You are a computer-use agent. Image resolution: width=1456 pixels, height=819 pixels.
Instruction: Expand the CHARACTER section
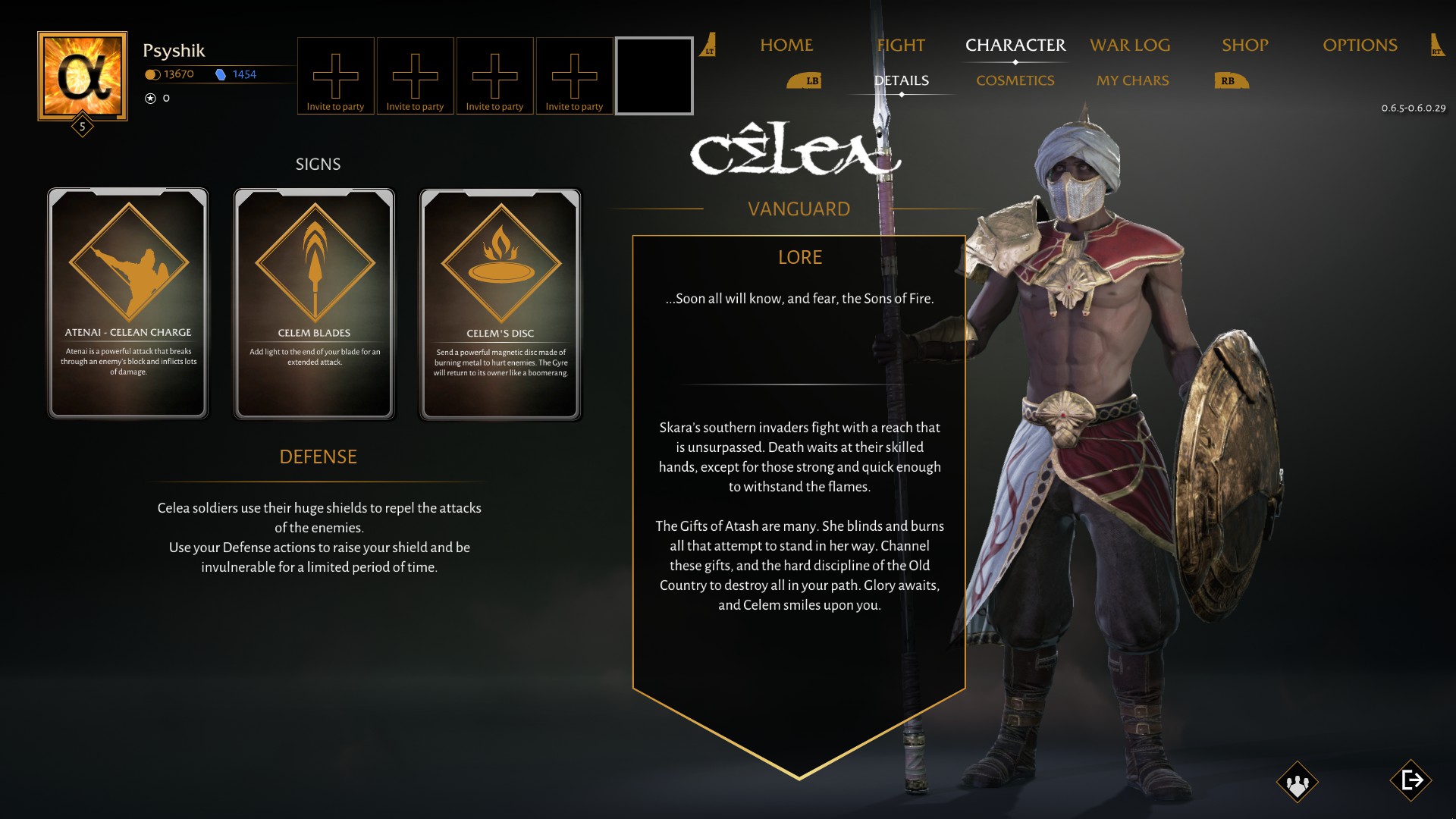[1016, 45]
